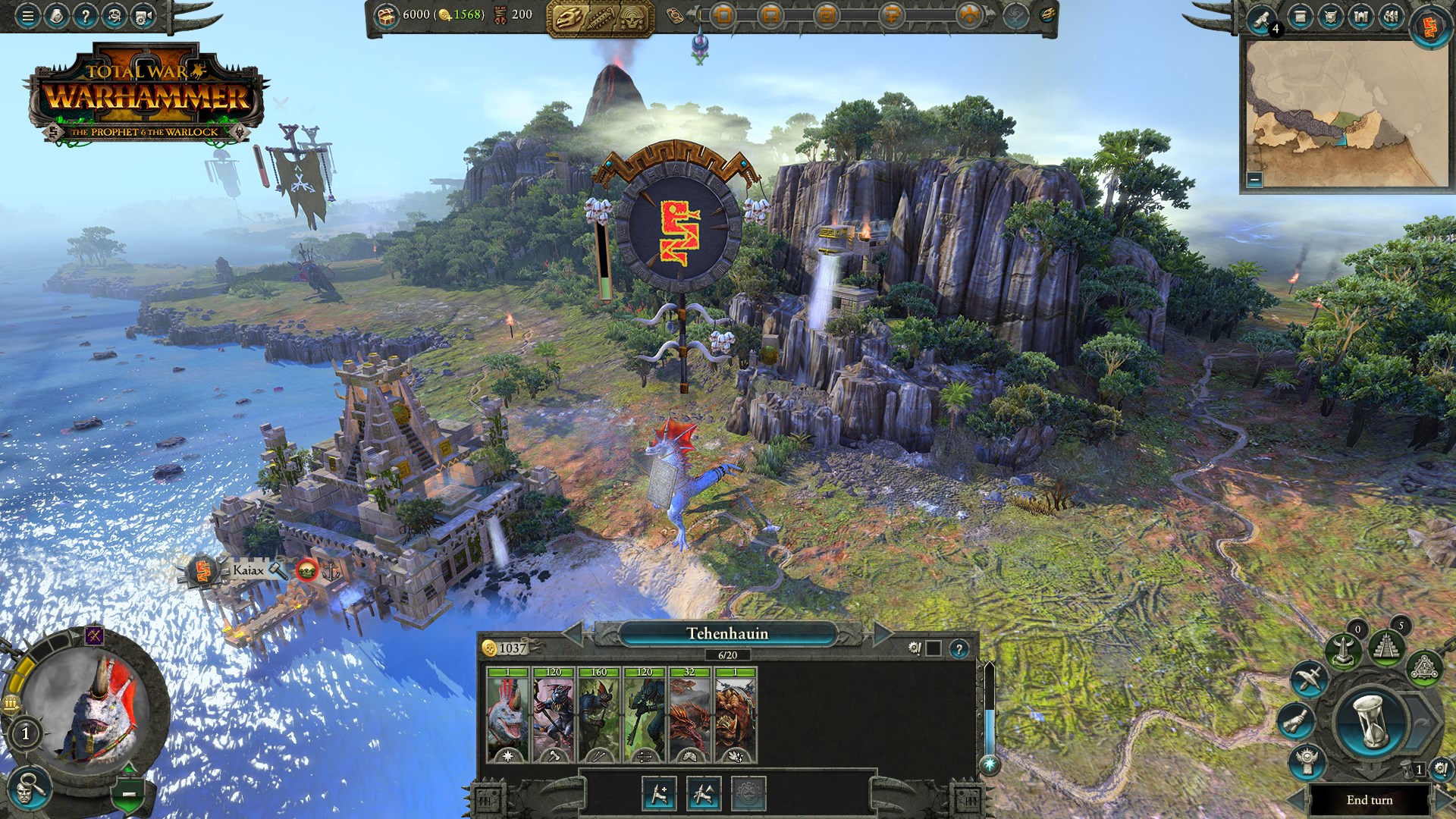Select the previous army arrow

(x=573, y=634)
